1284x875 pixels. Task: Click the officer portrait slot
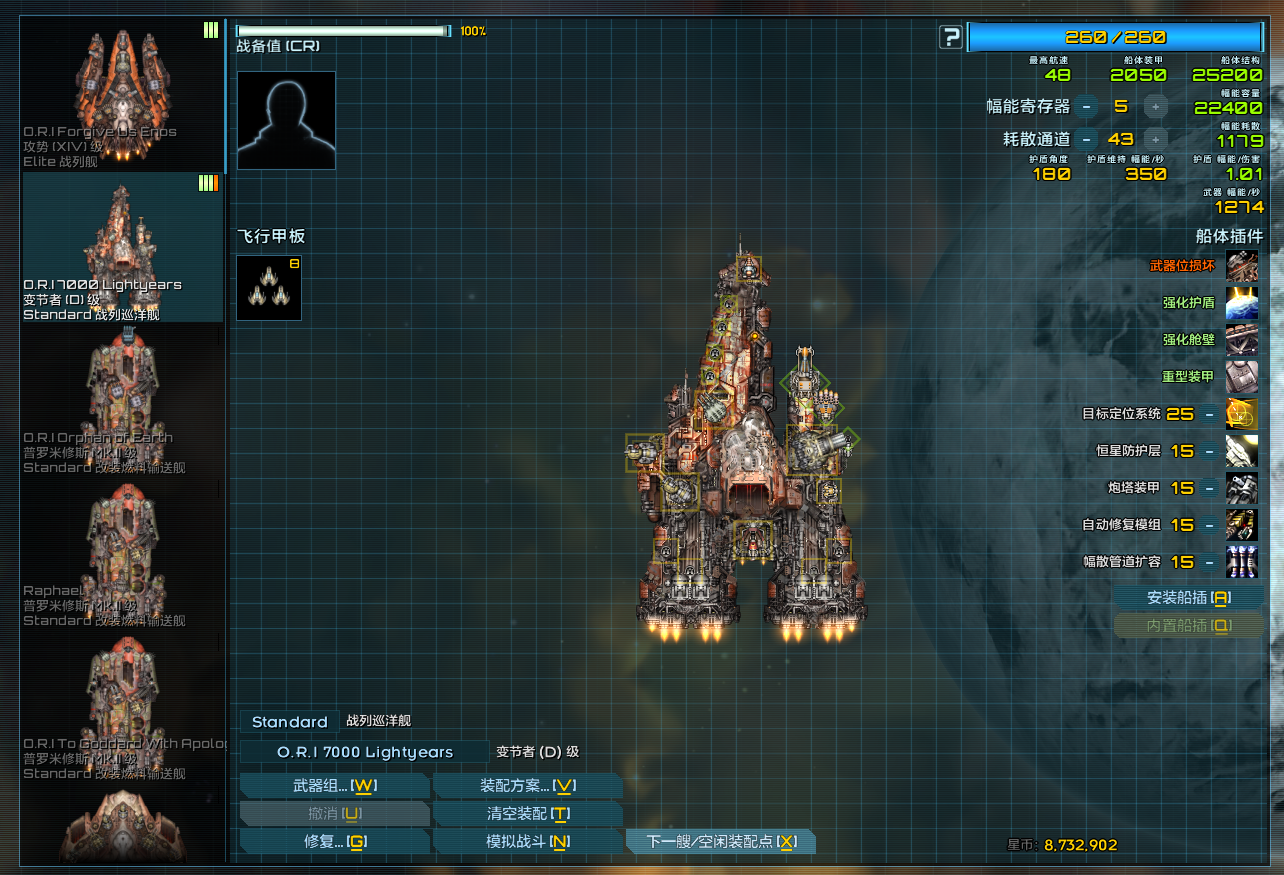coord(286,120)
